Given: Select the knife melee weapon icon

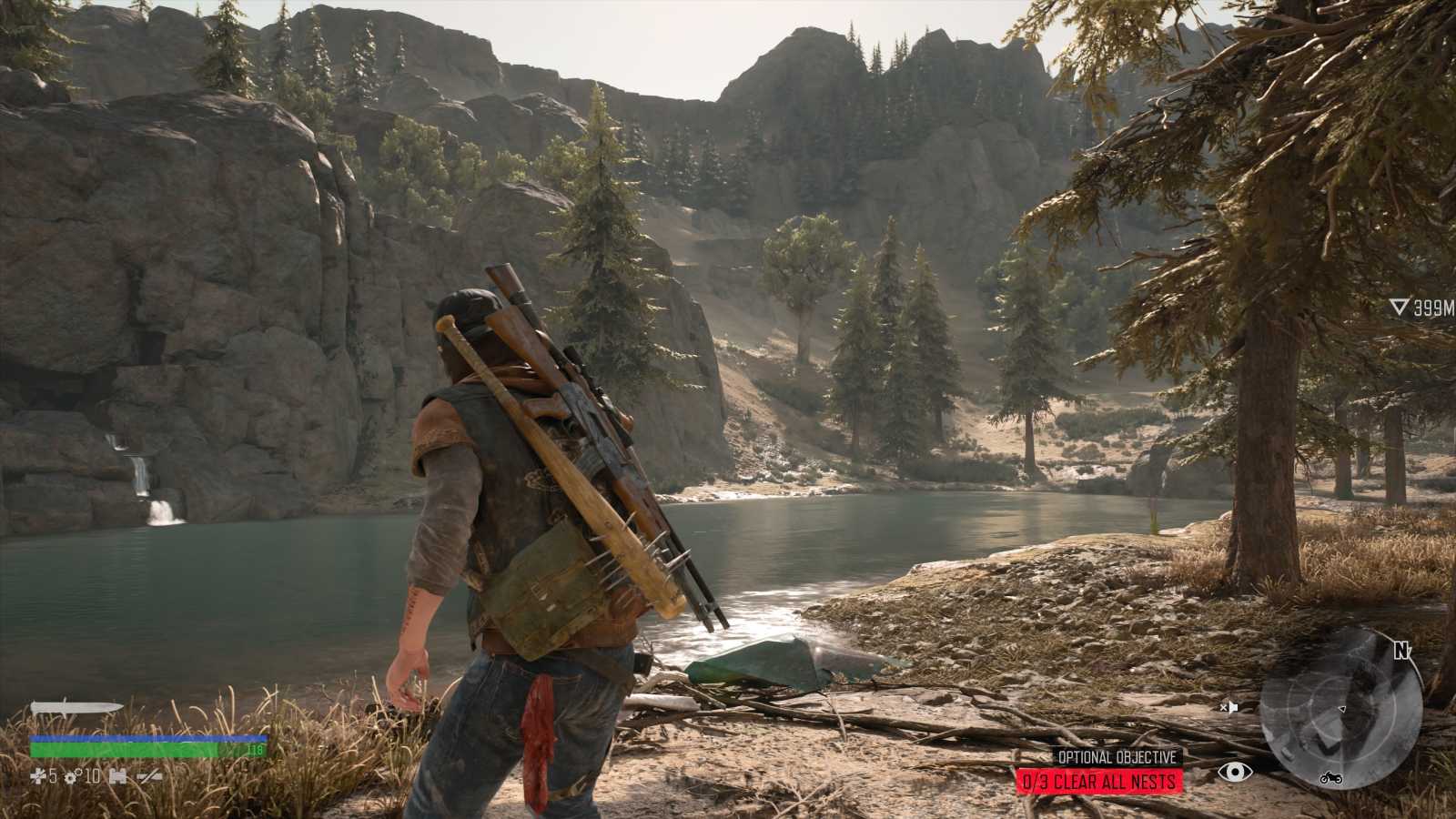Looking at the screenshot, I should tap(76, 708).
